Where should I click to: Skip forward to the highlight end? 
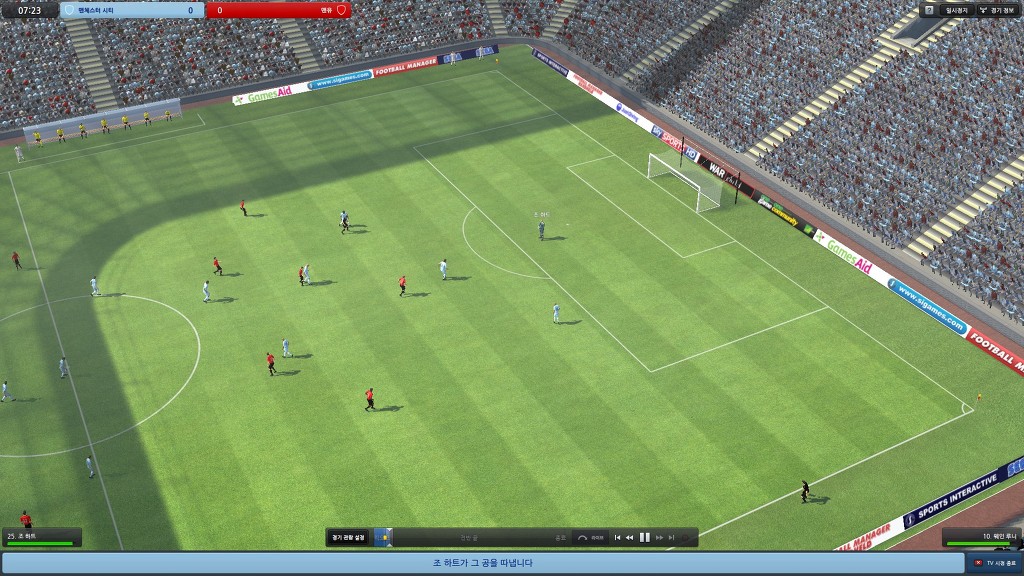671,538
